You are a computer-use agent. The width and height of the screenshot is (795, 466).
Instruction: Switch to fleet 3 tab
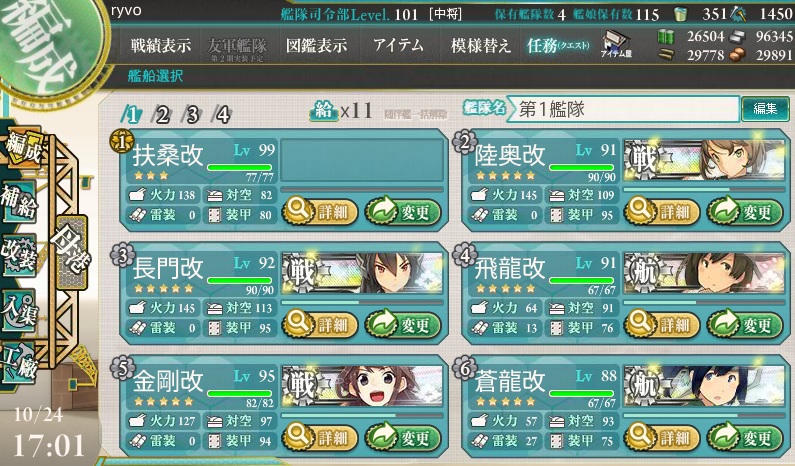click(x=192, y=114)
